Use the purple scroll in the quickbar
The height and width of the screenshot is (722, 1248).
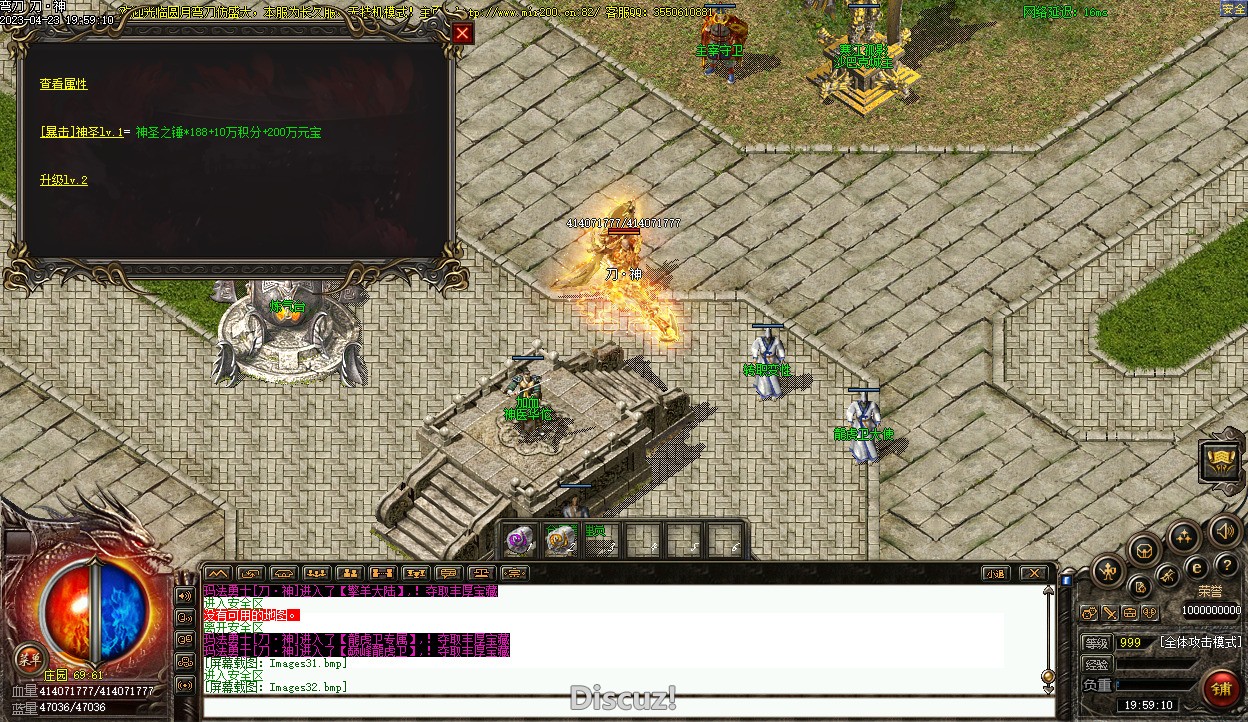pos(519,541)
